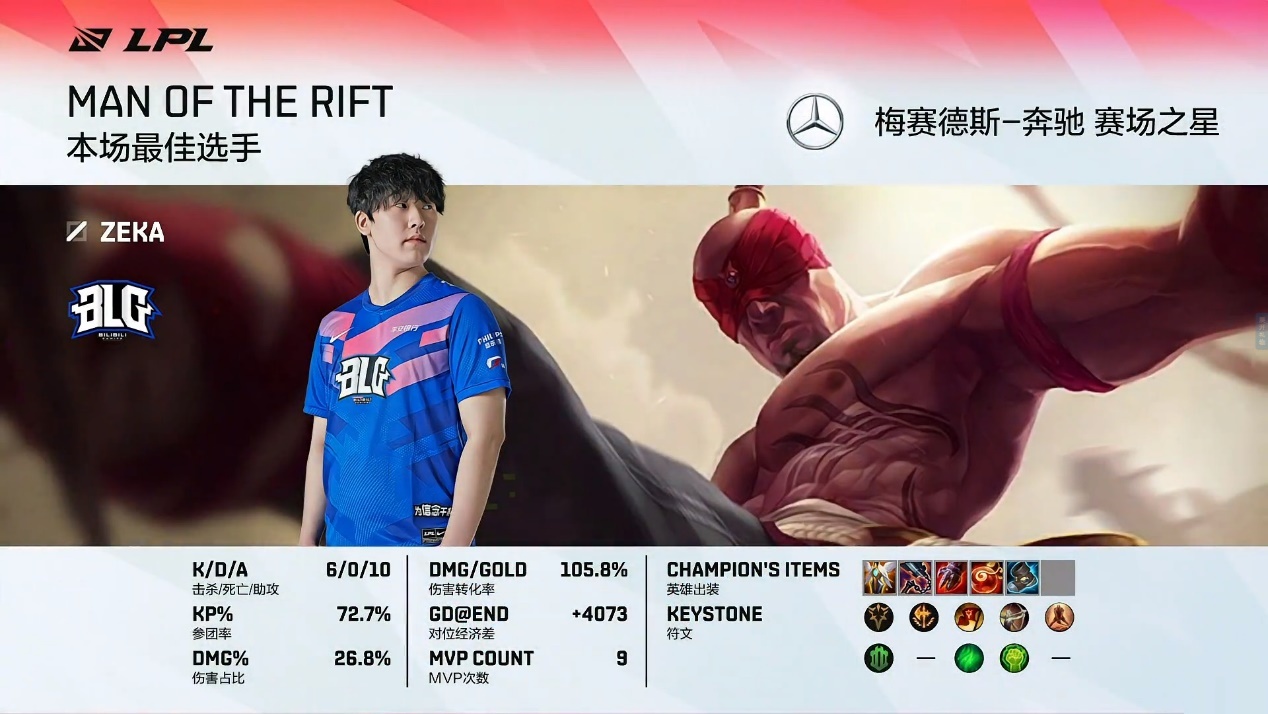Click the green Resolve tree icon
This screenshot has height=714, width=1268.
click(x=879, y=658)
